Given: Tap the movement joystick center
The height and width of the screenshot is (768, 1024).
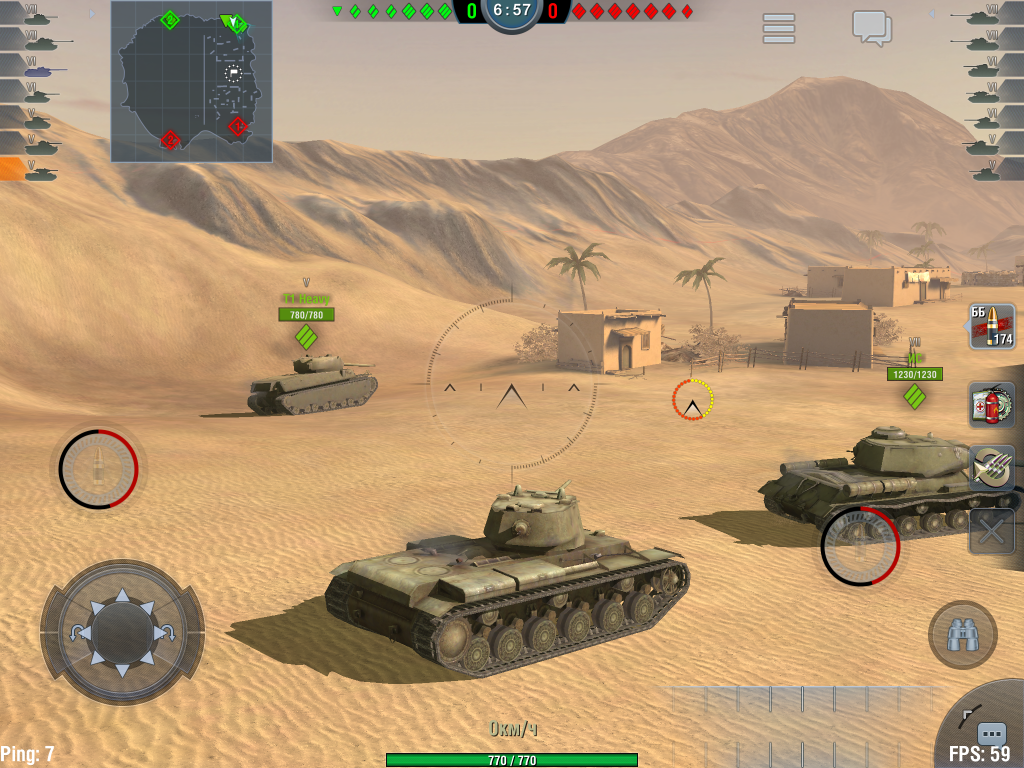Looking at the screenshot, I should click(122, 632).
